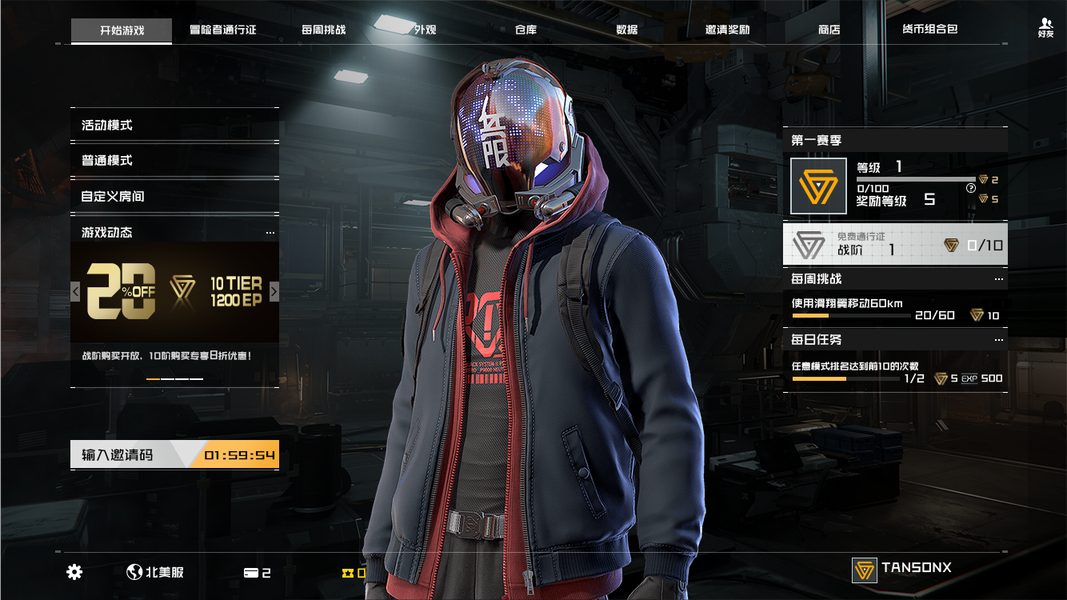Open the 好友 friends list icon
Screen dimensions: 1067x600
(x=1046, y=27)
